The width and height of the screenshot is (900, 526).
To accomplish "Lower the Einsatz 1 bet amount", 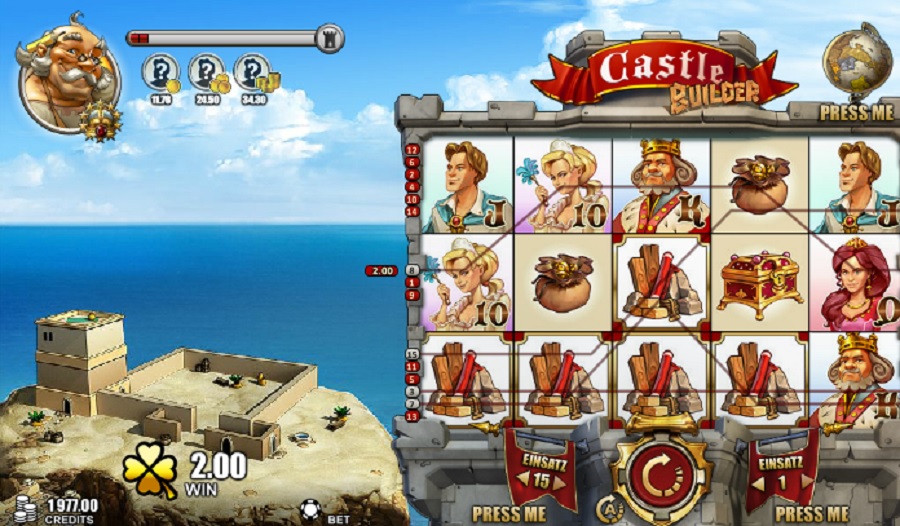I will 758,481.
